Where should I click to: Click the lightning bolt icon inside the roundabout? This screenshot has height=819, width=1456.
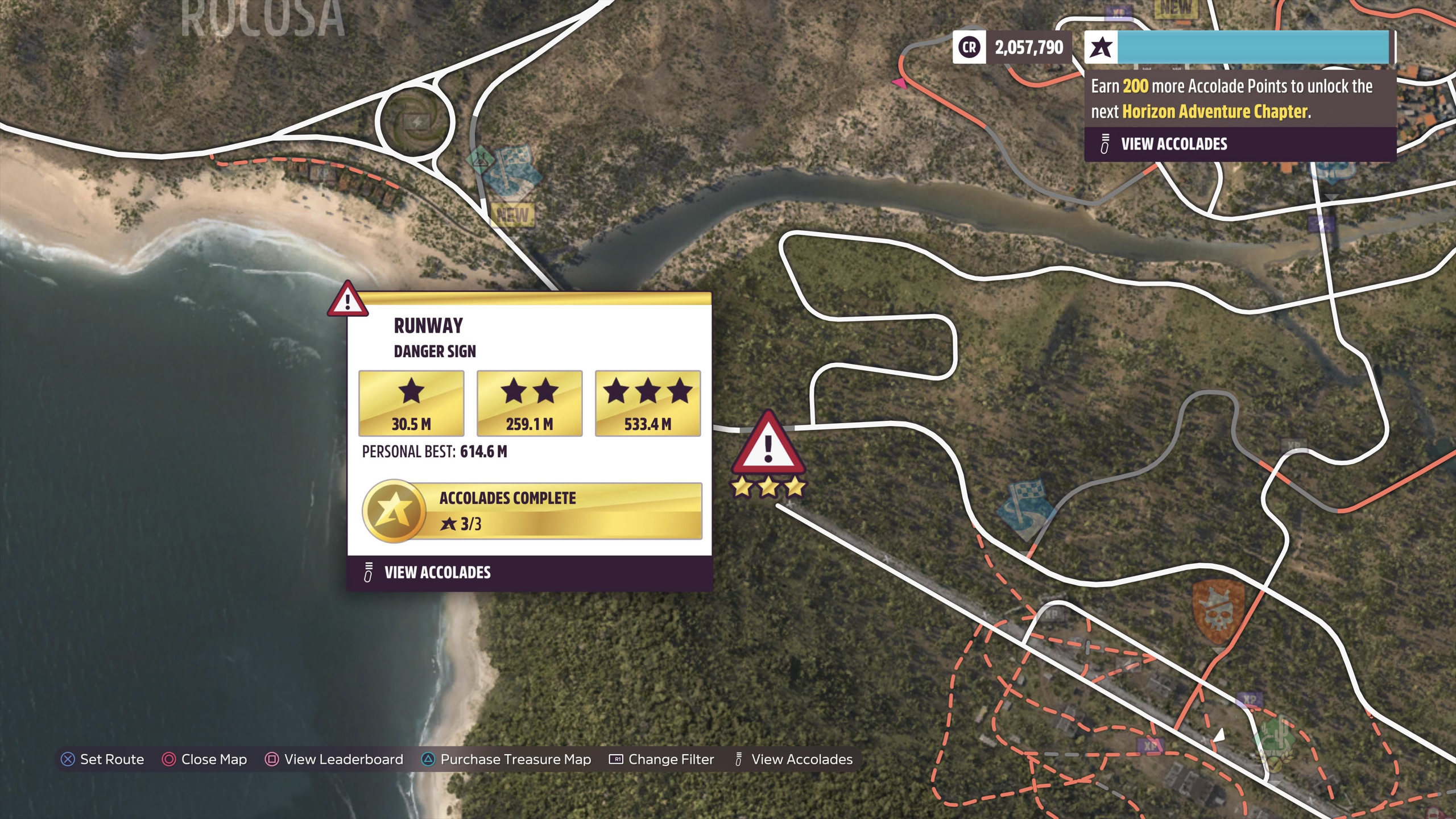coord(417,121)
